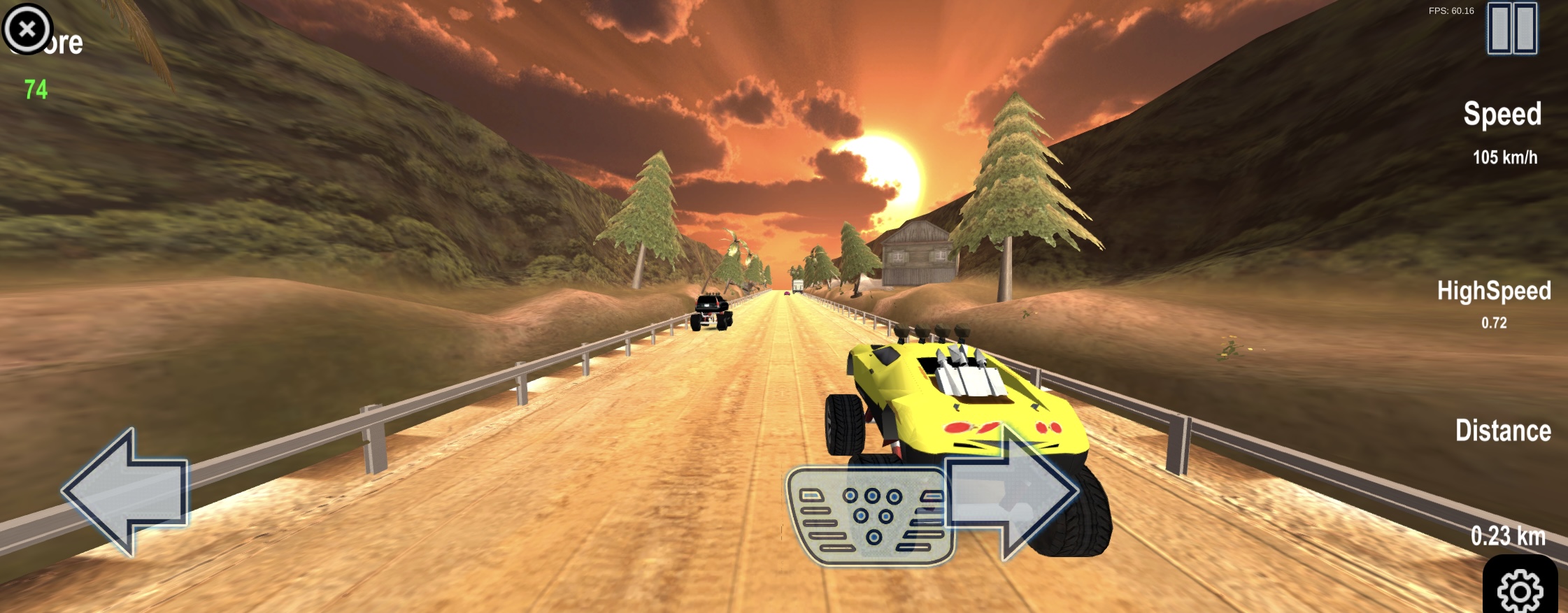Steer left with the left arrow
Image resolution: width=1568 pixels, height=613 pixels.
(126, 492)
